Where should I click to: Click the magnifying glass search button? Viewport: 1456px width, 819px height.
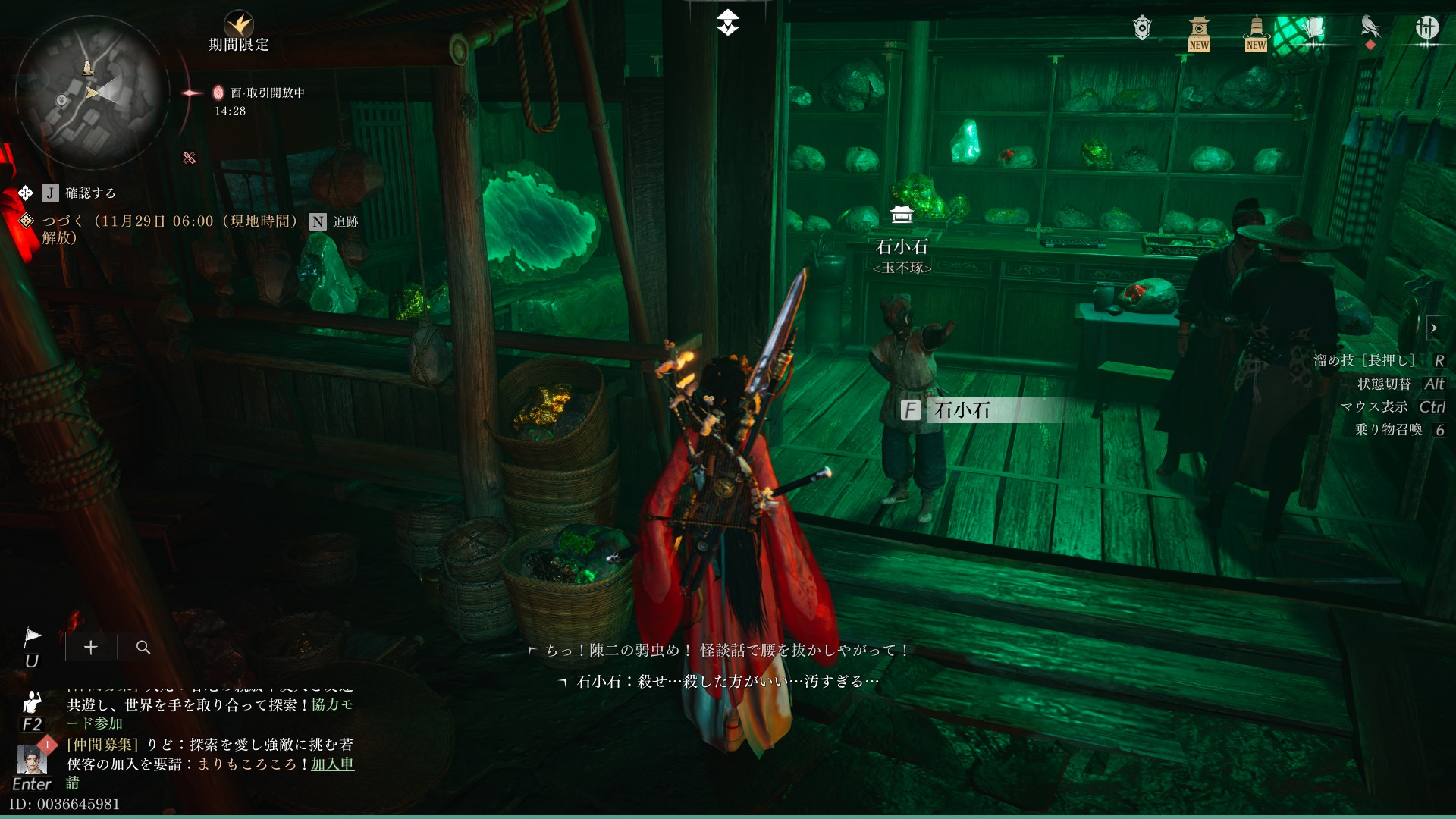143,647
